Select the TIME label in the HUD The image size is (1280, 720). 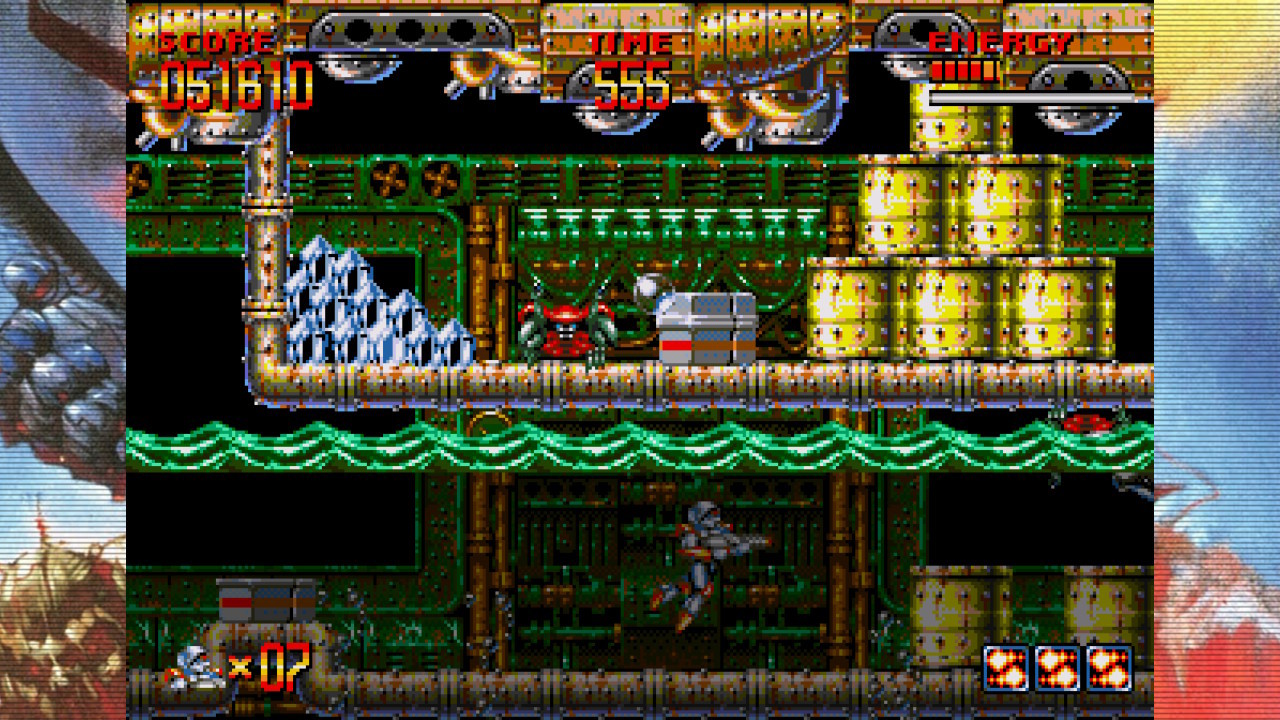coord(626,43)
